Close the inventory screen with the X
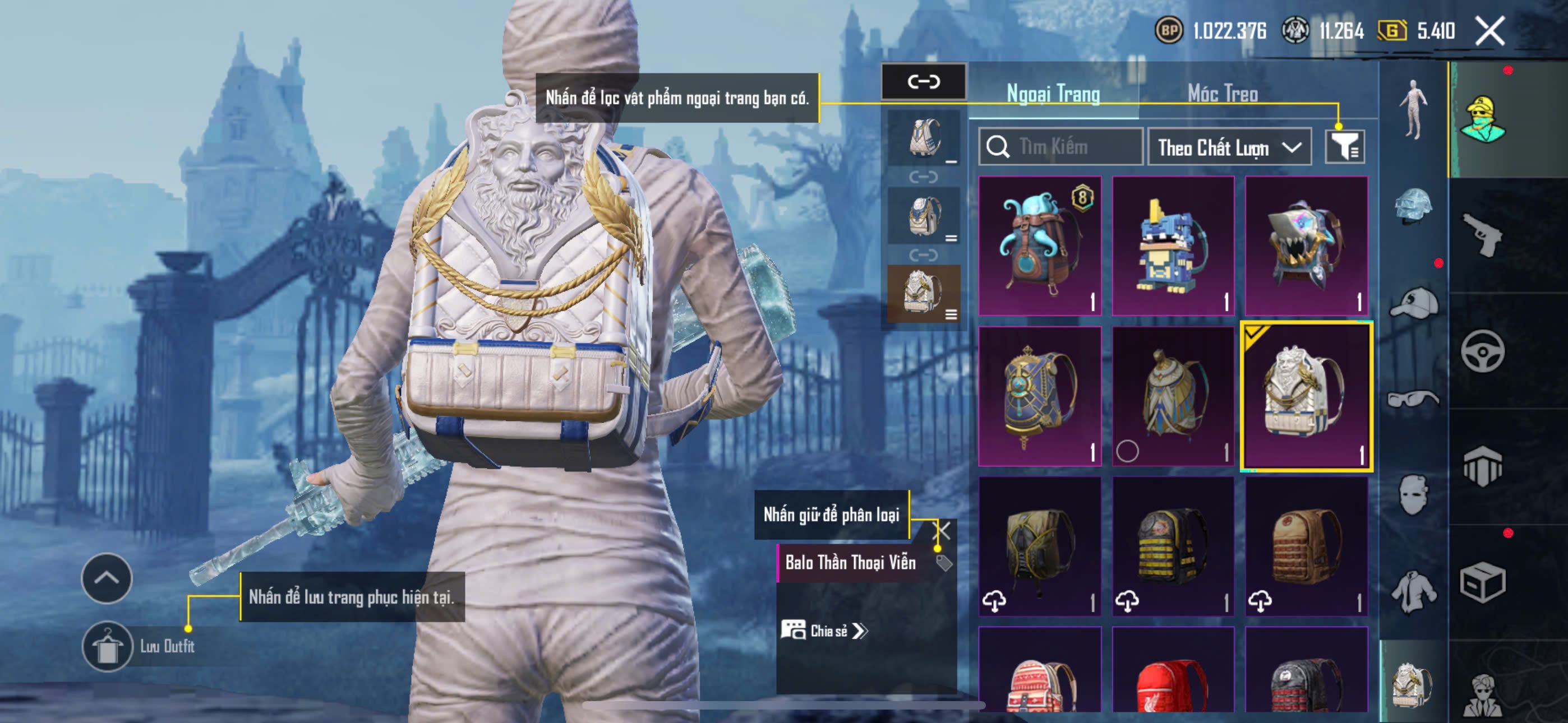The width and height of the screenshot is (1568, 723). pyautogui.click(x=1489, y=30)
